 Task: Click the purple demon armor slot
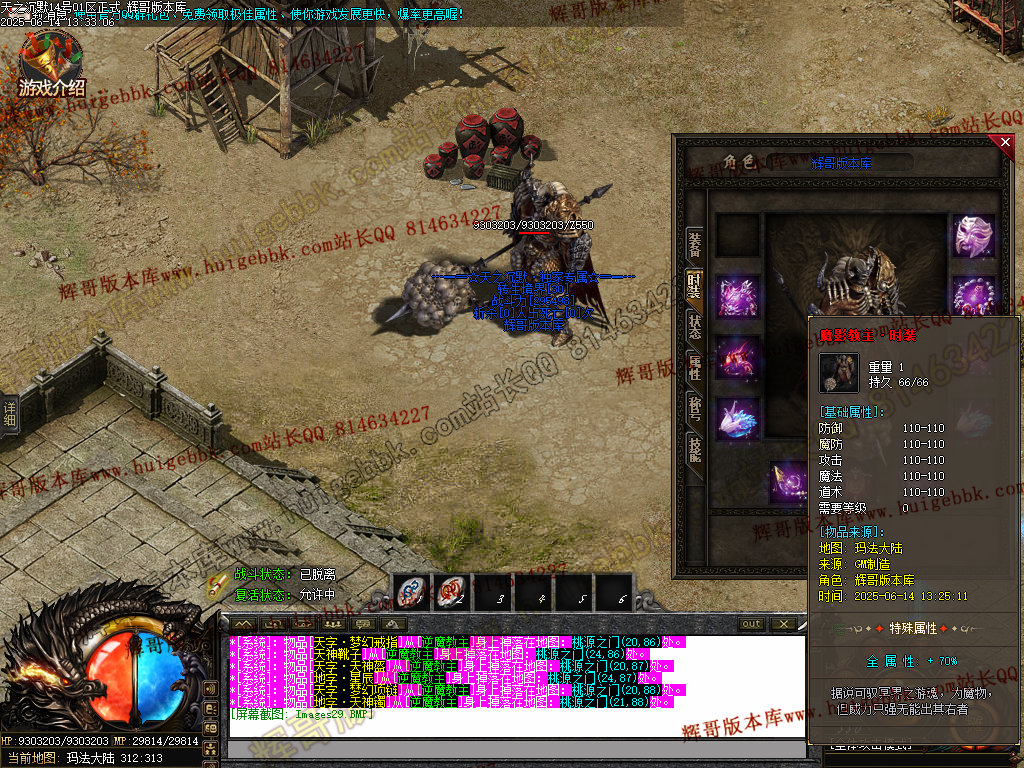[738, 297]
